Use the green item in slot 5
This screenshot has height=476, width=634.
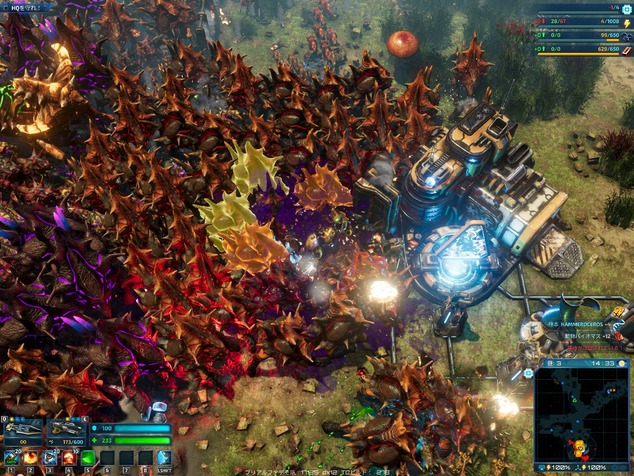coord(88,458)
